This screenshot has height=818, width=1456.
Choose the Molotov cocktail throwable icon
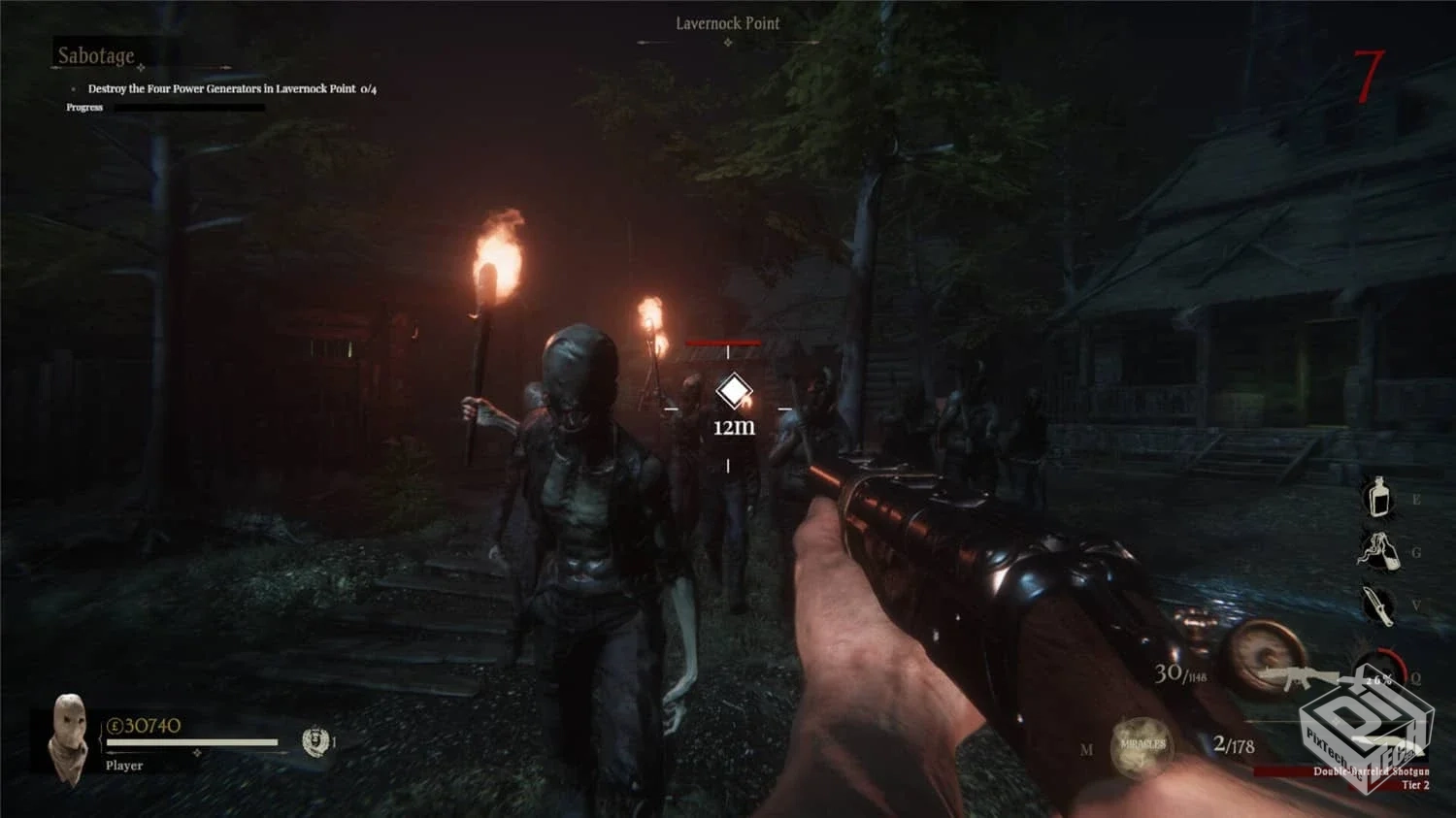(x=1378, y=551)
